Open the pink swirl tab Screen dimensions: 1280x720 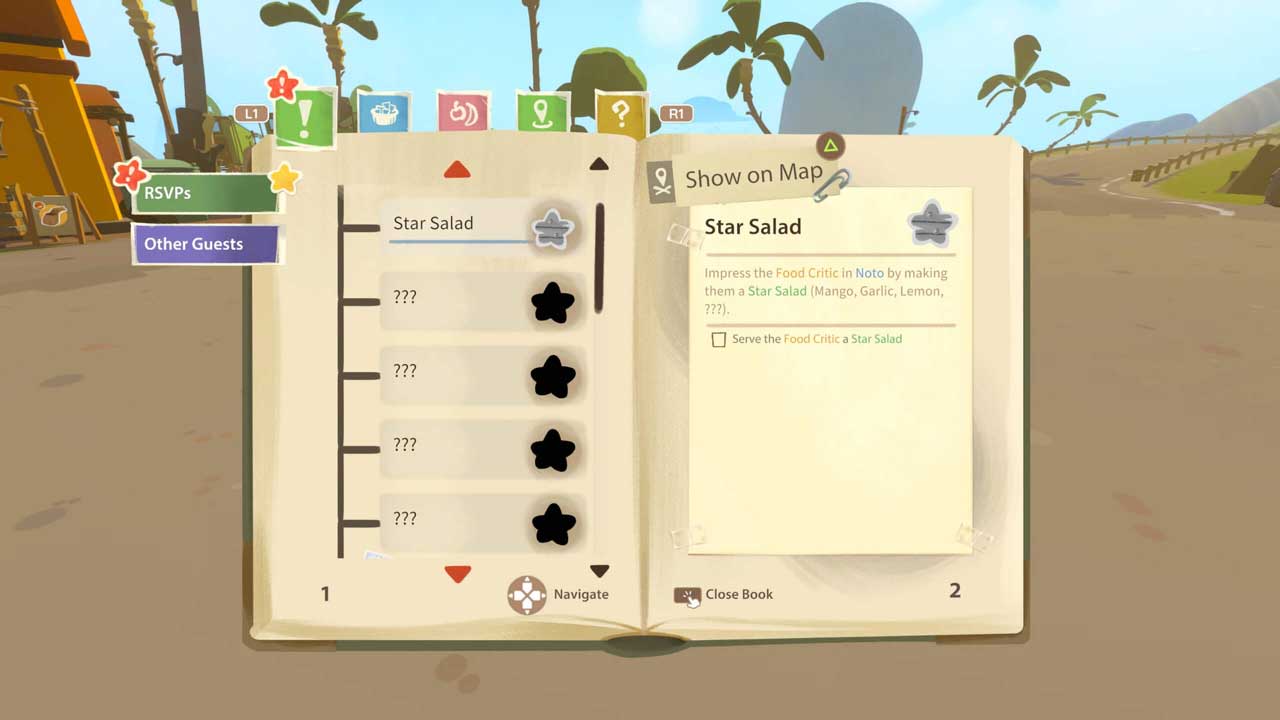pyautogui.click(x=462, y=113)
